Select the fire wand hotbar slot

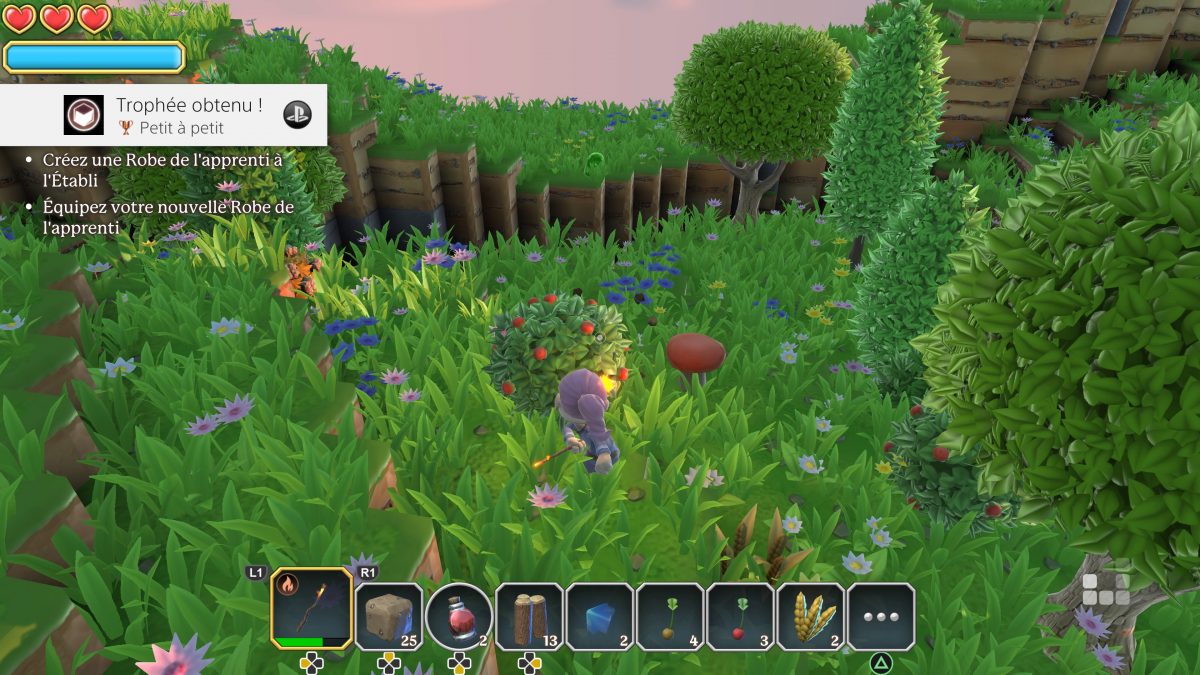(311, 609)
